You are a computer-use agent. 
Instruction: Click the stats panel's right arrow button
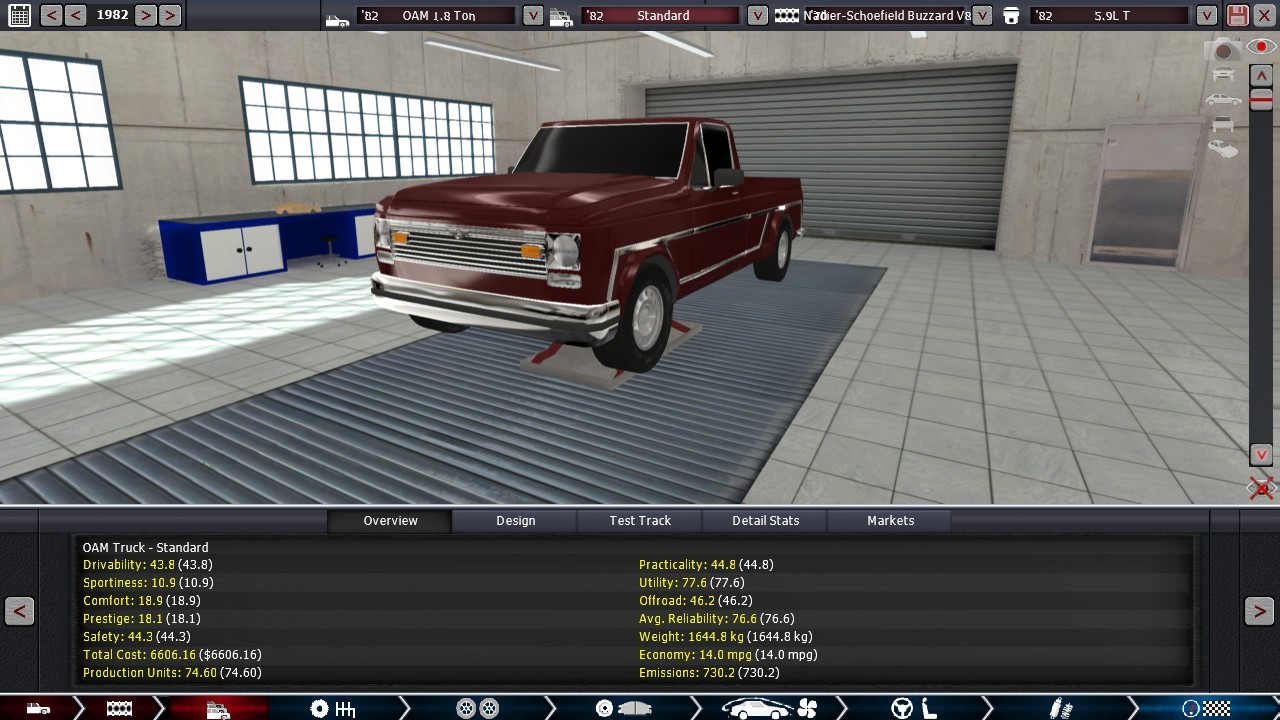point(1259,611)
